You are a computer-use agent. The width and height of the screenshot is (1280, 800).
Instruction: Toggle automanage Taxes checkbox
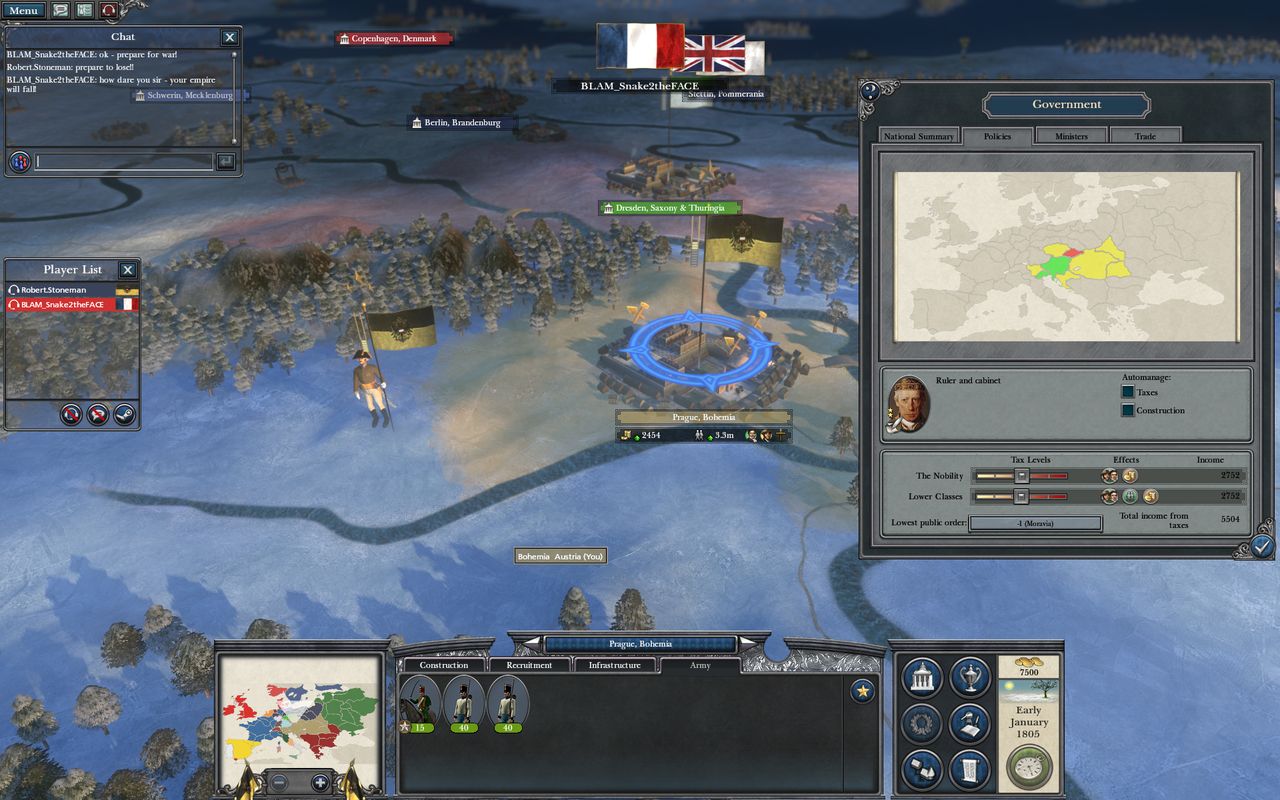coord(1128,392)
